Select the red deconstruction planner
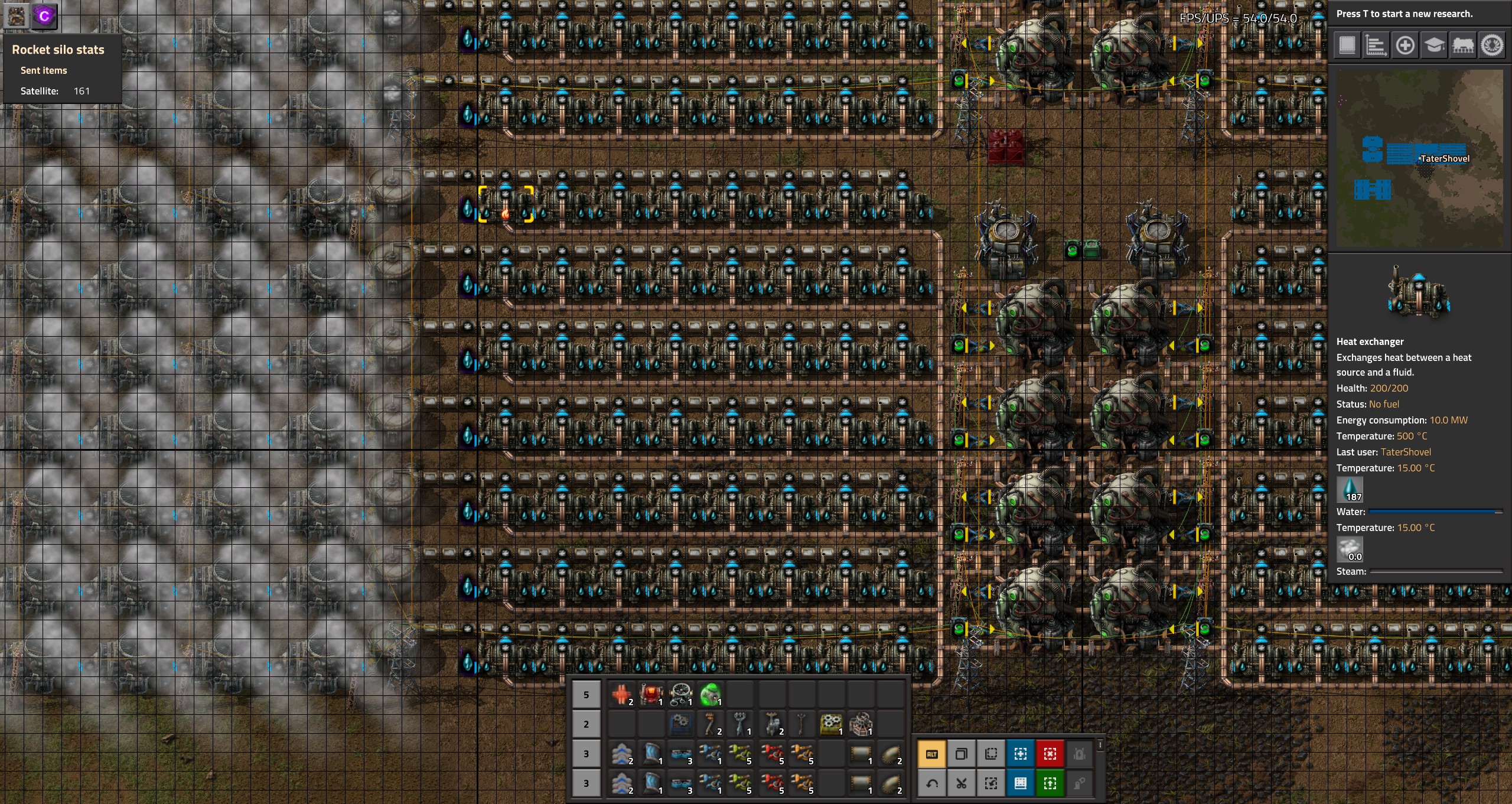This screenshot has width=1512, height=804. point(1049,754)
